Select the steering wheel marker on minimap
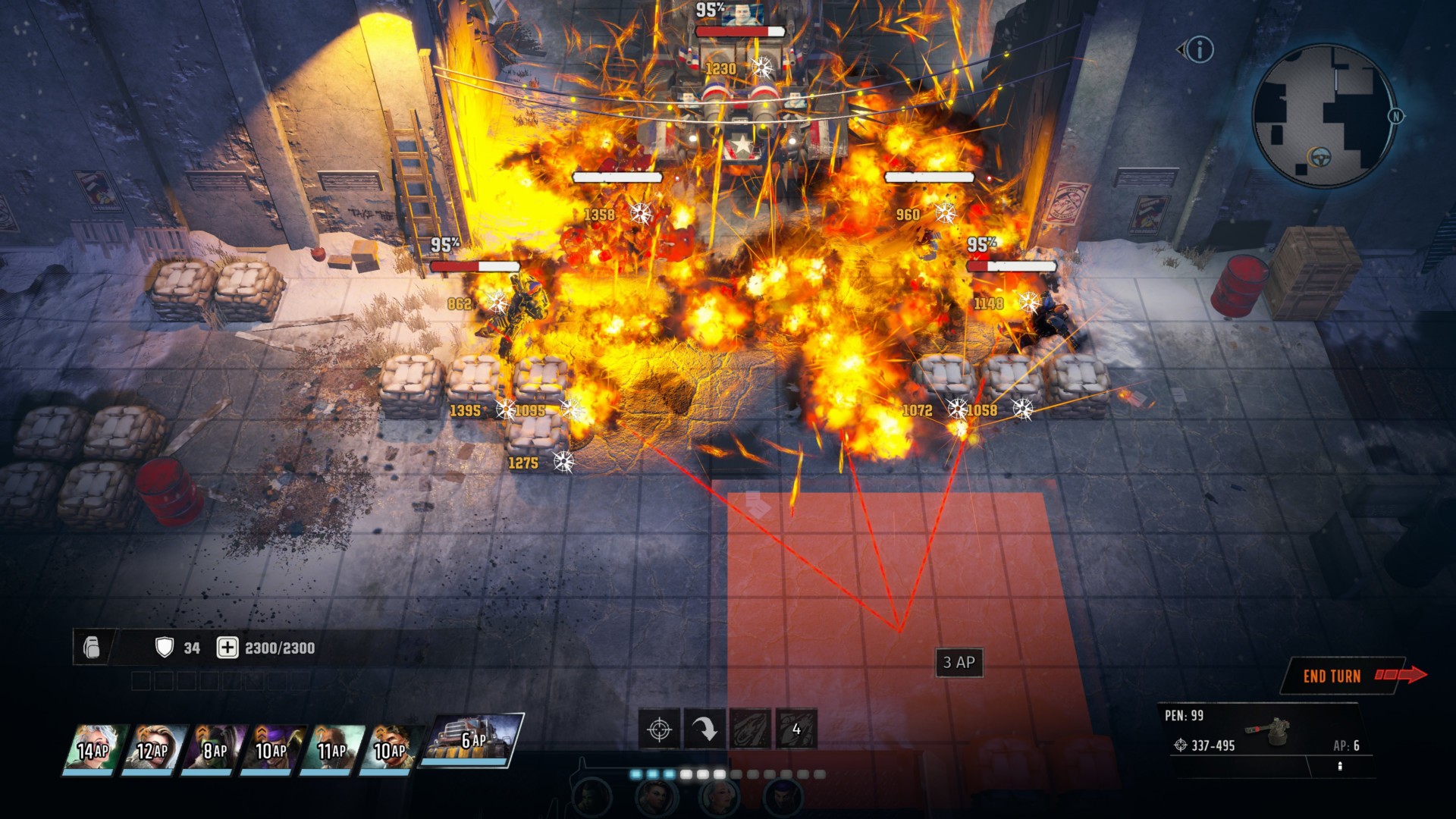The height and width of the screenshot is (819, 1456). [x=1320, y=158]
